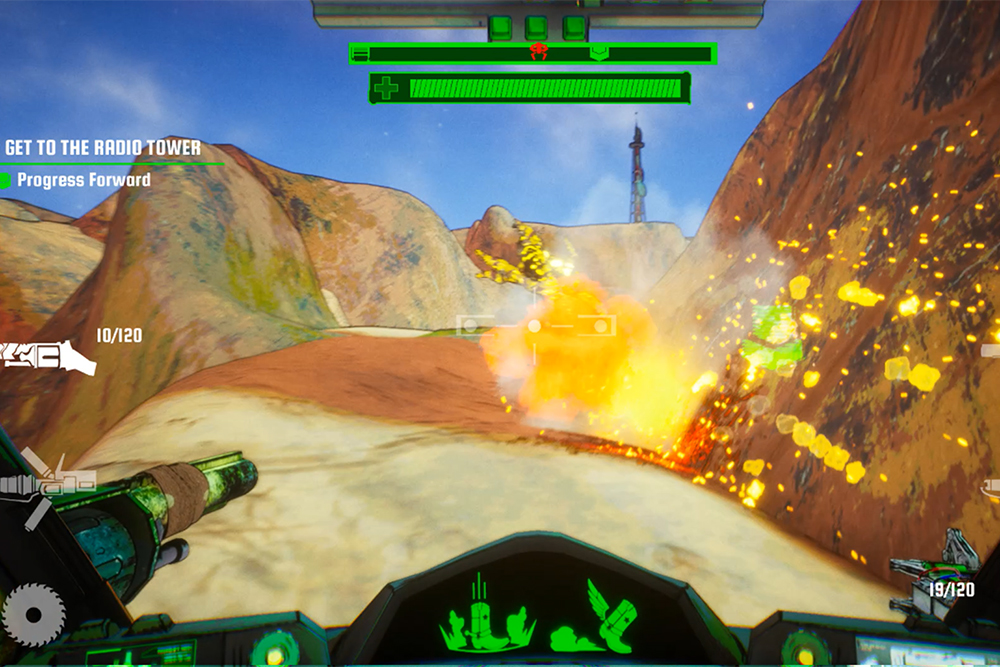Click the red enemy marker on the compass bar
This screenshot has width=1000, height=667.
[539, 52]
